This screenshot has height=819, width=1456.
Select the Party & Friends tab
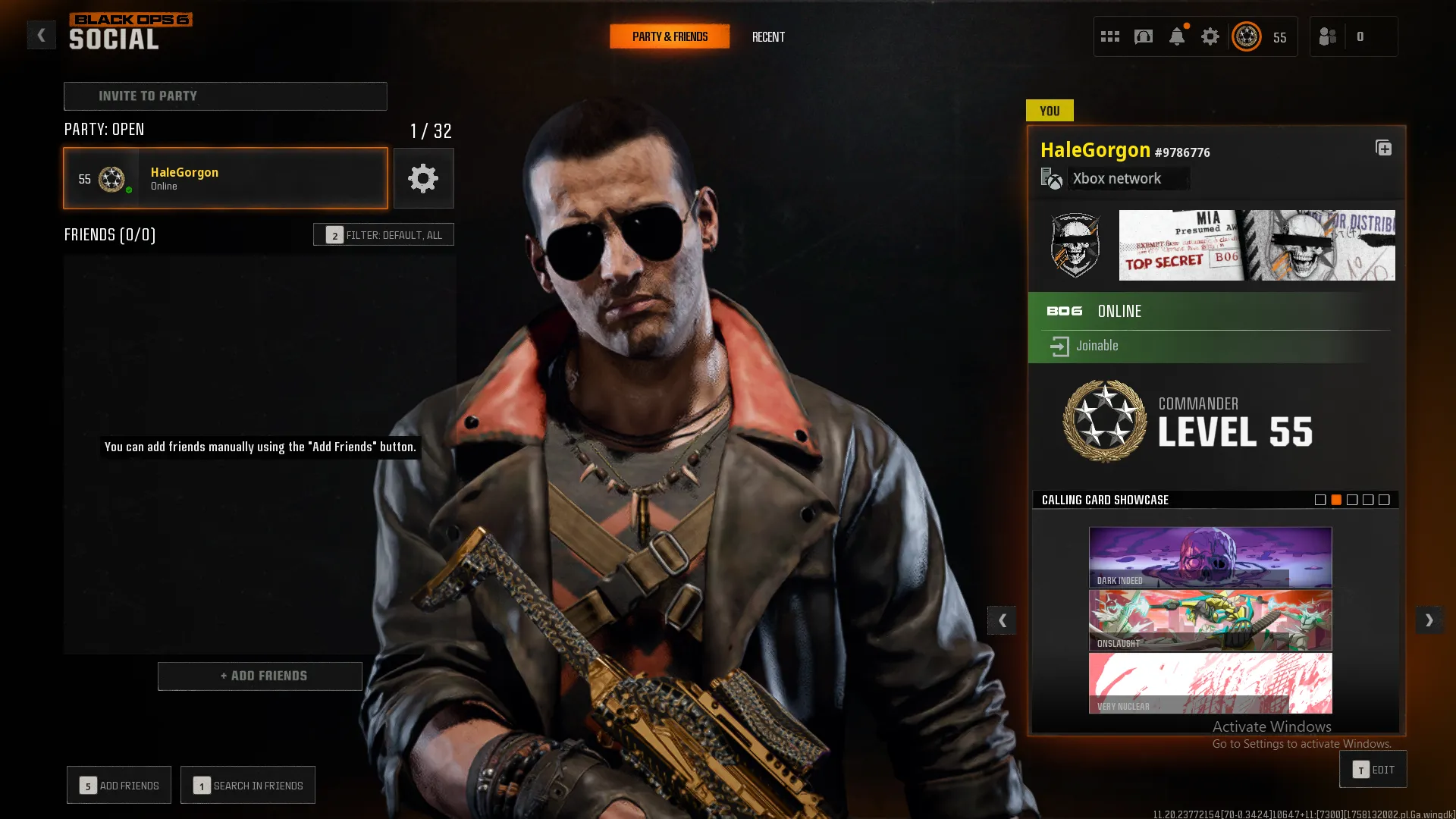[x=670, y=36]
